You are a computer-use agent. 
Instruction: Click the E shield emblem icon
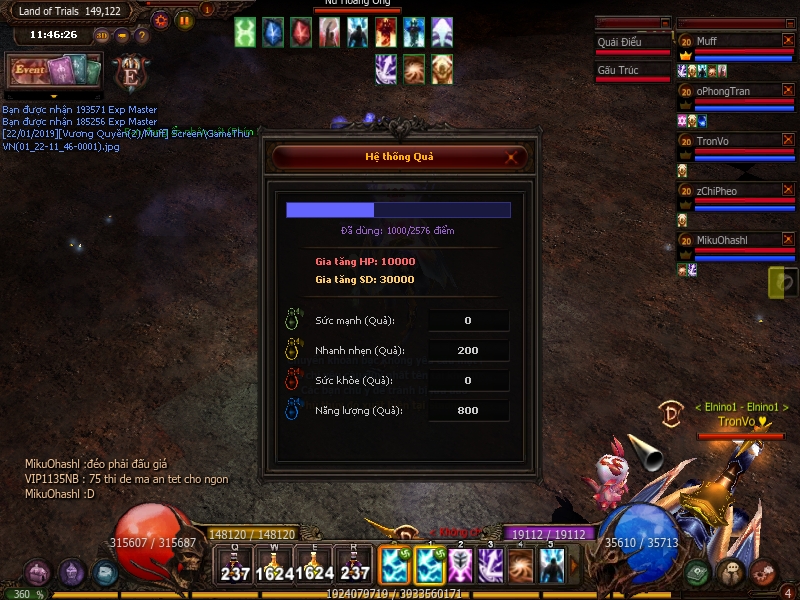click(129, 72)
